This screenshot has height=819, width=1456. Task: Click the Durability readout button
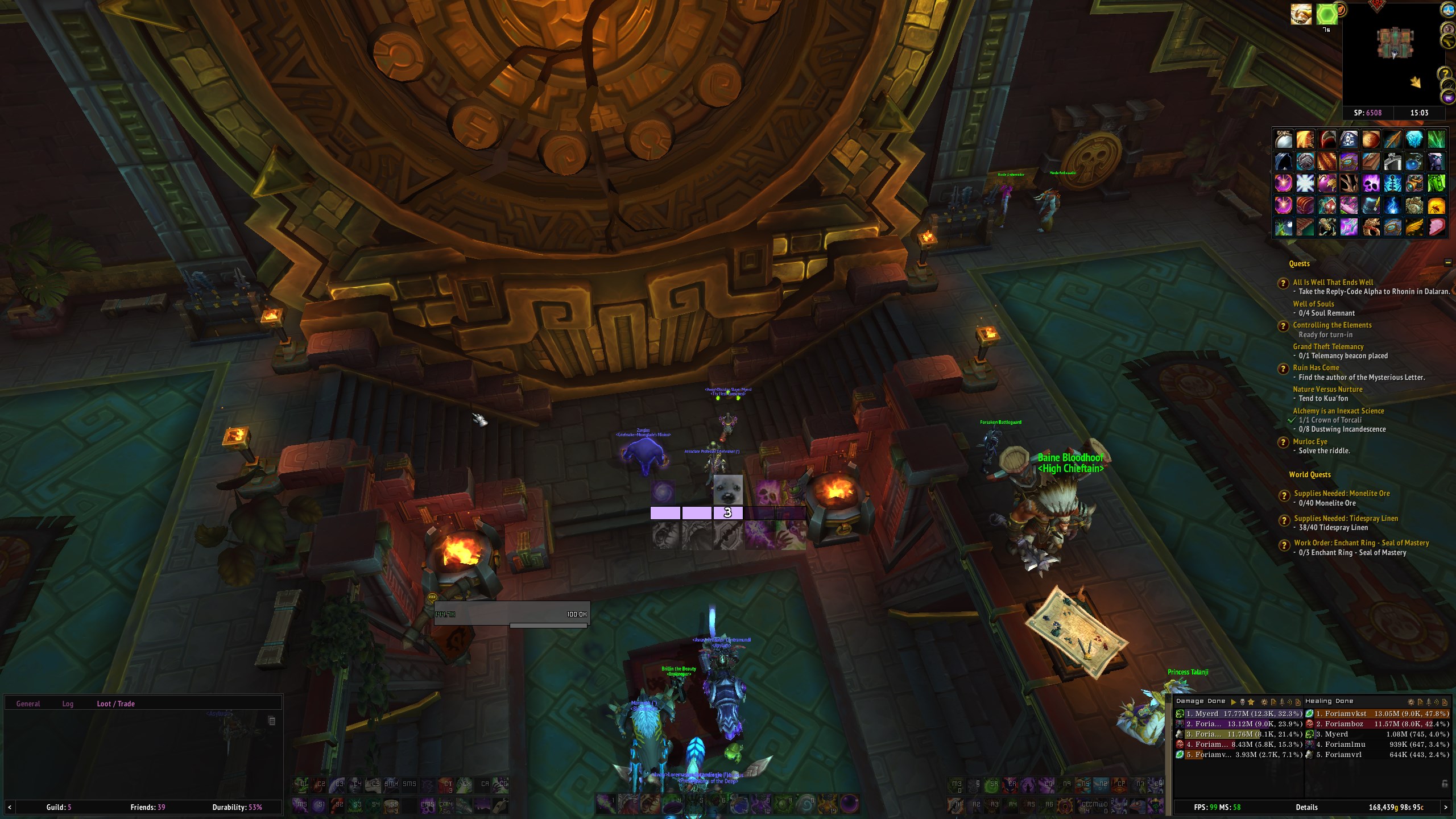[237, 807]
